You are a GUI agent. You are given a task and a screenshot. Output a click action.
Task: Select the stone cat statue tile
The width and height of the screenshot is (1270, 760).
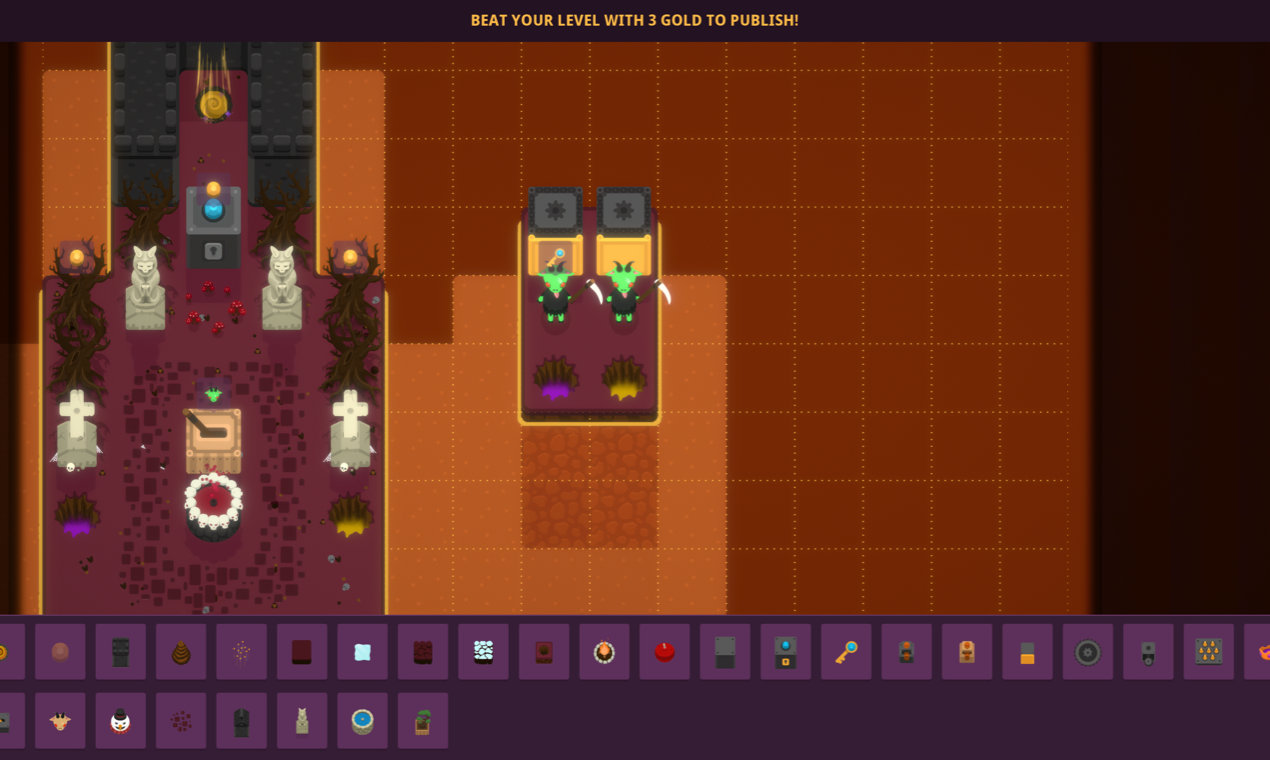coord(302,720)
